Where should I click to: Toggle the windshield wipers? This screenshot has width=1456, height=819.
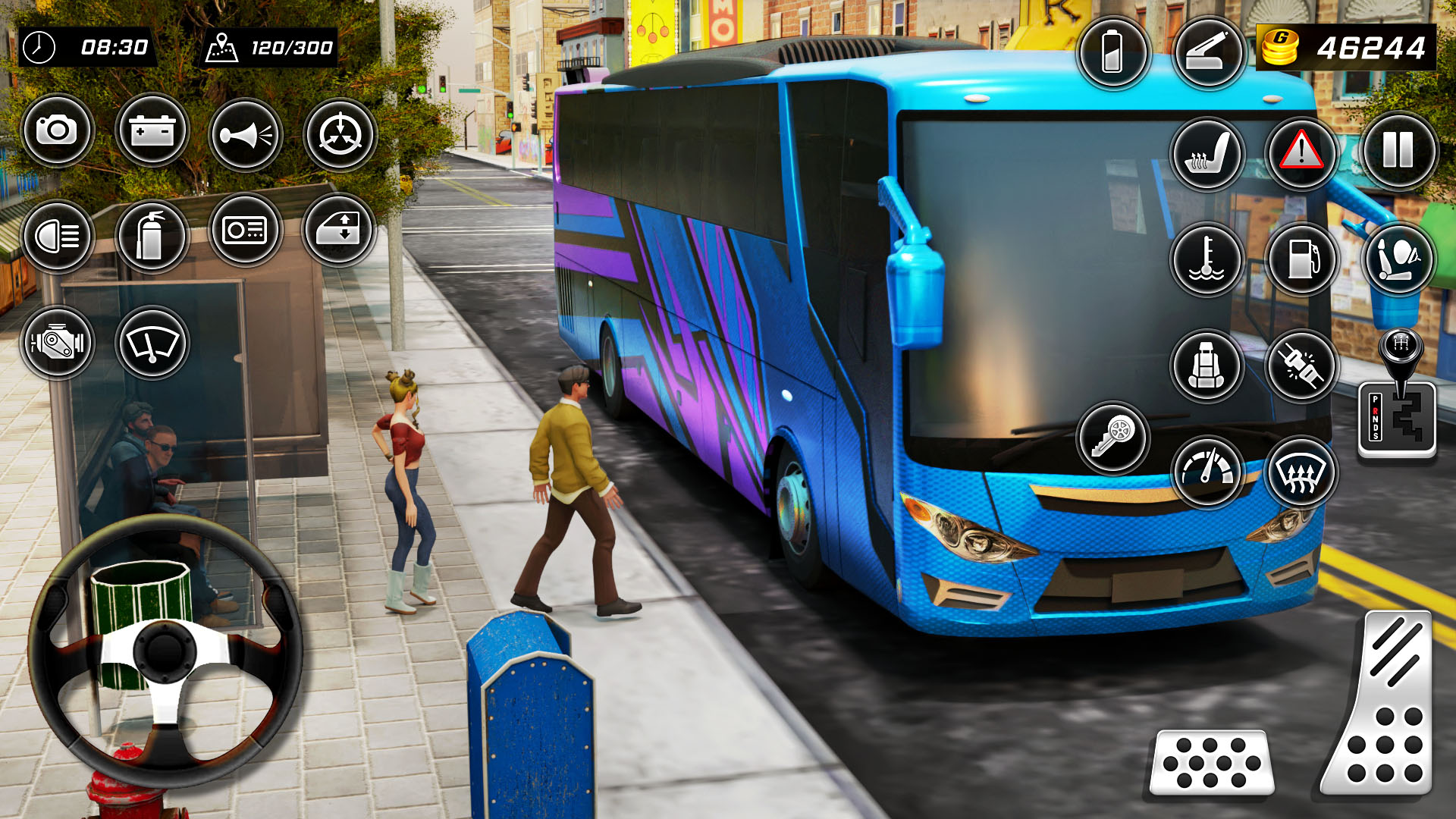[x=151, y=343]
